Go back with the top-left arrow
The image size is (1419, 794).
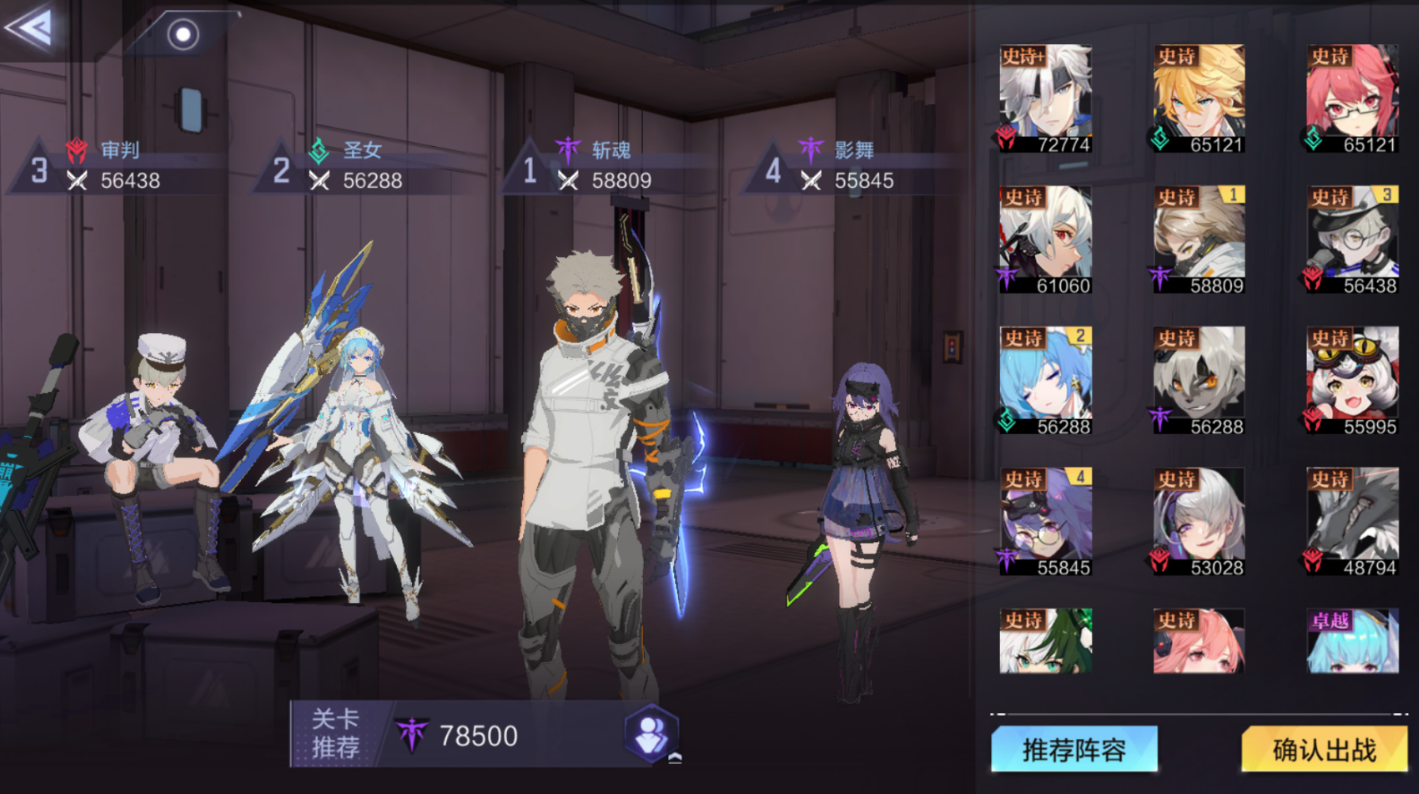[30, 27]
